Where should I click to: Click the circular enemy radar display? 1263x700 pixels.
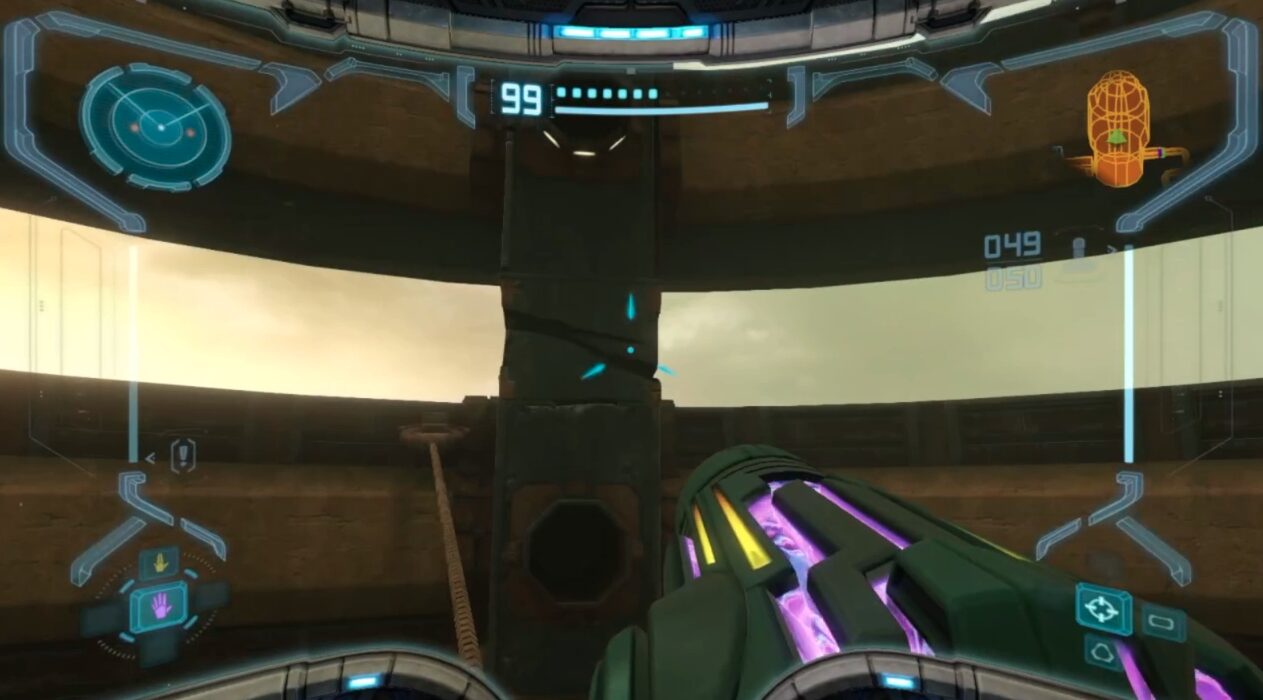[x=155, y=126]
